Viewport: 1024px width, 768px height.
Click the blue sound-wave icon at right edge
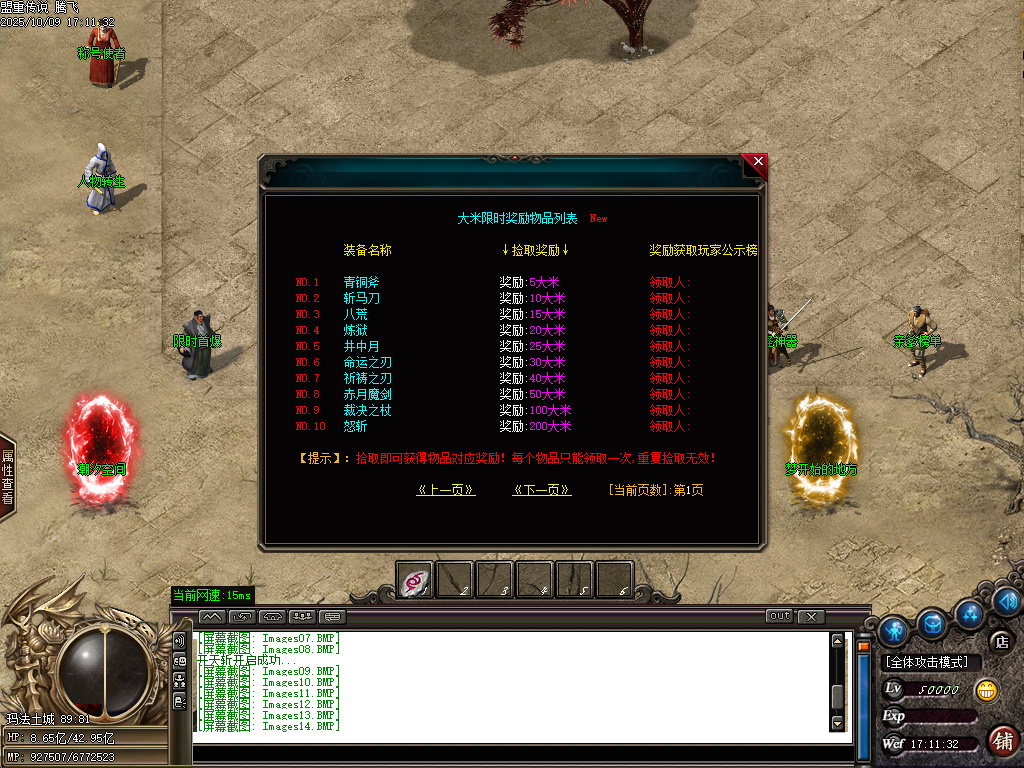click(1007, 602)
